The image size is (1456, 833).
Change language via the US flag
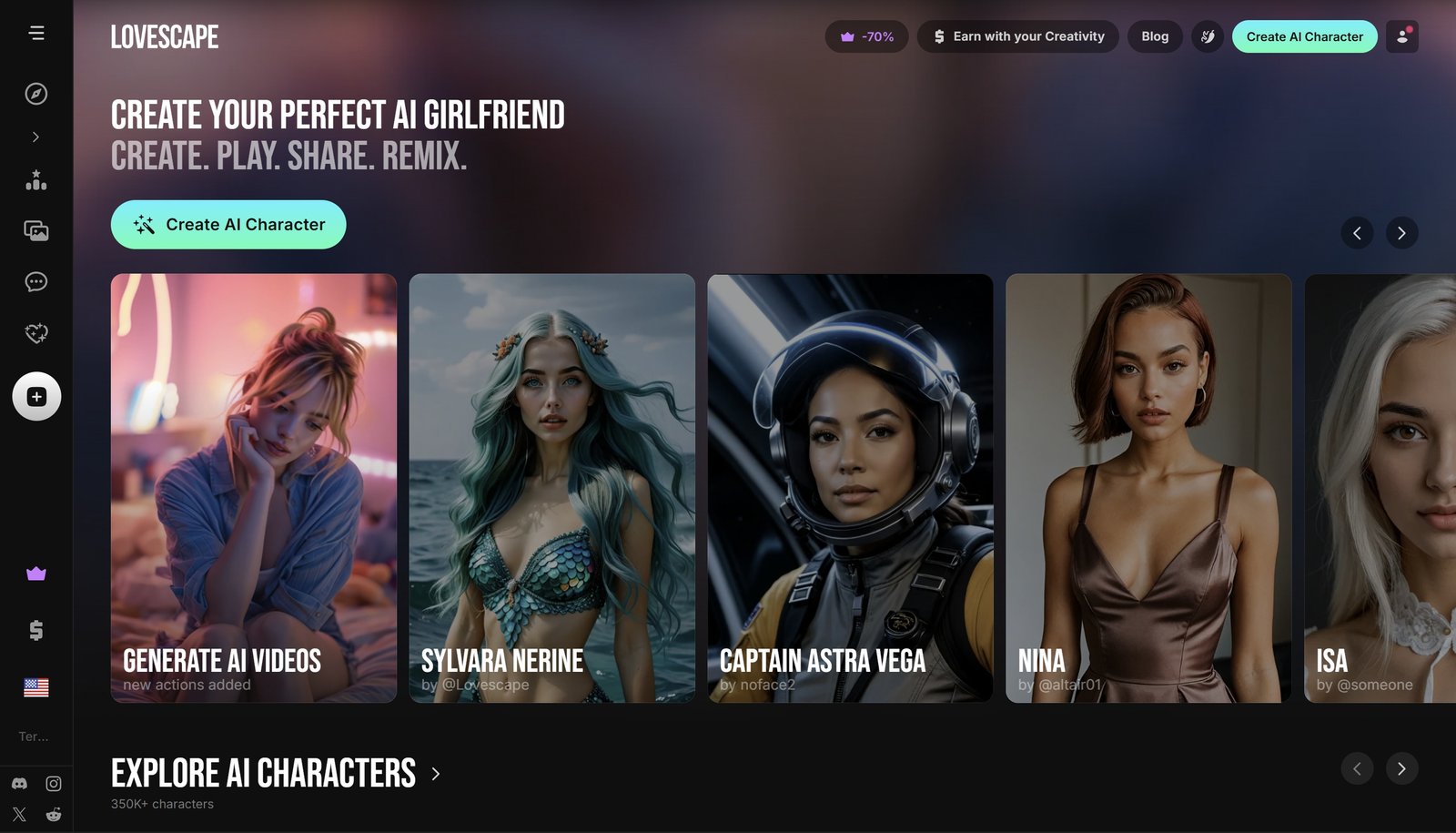tap(35, 687)
